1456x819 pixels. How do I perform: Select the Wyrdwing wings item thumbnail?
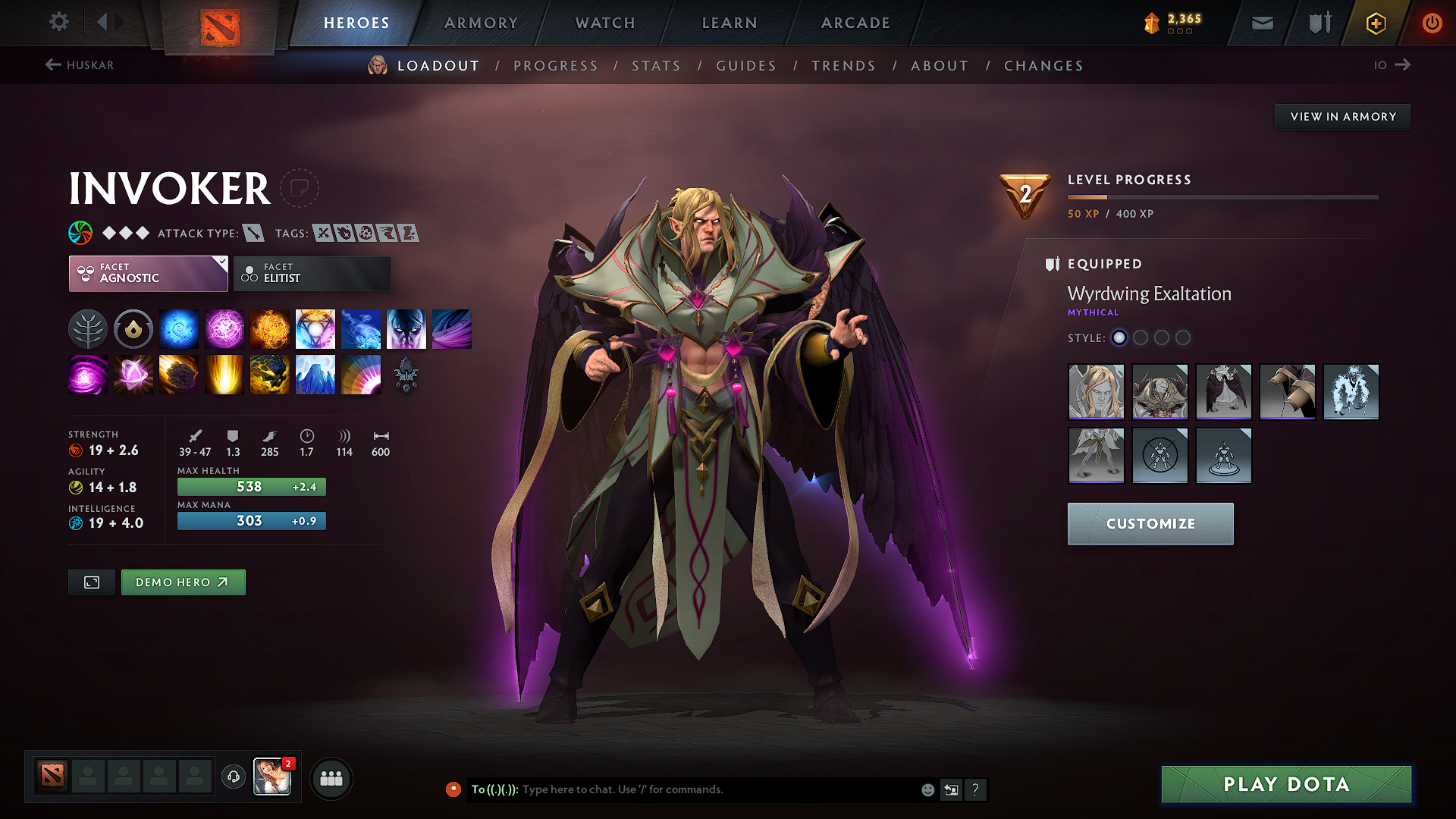click(1223, 392)
